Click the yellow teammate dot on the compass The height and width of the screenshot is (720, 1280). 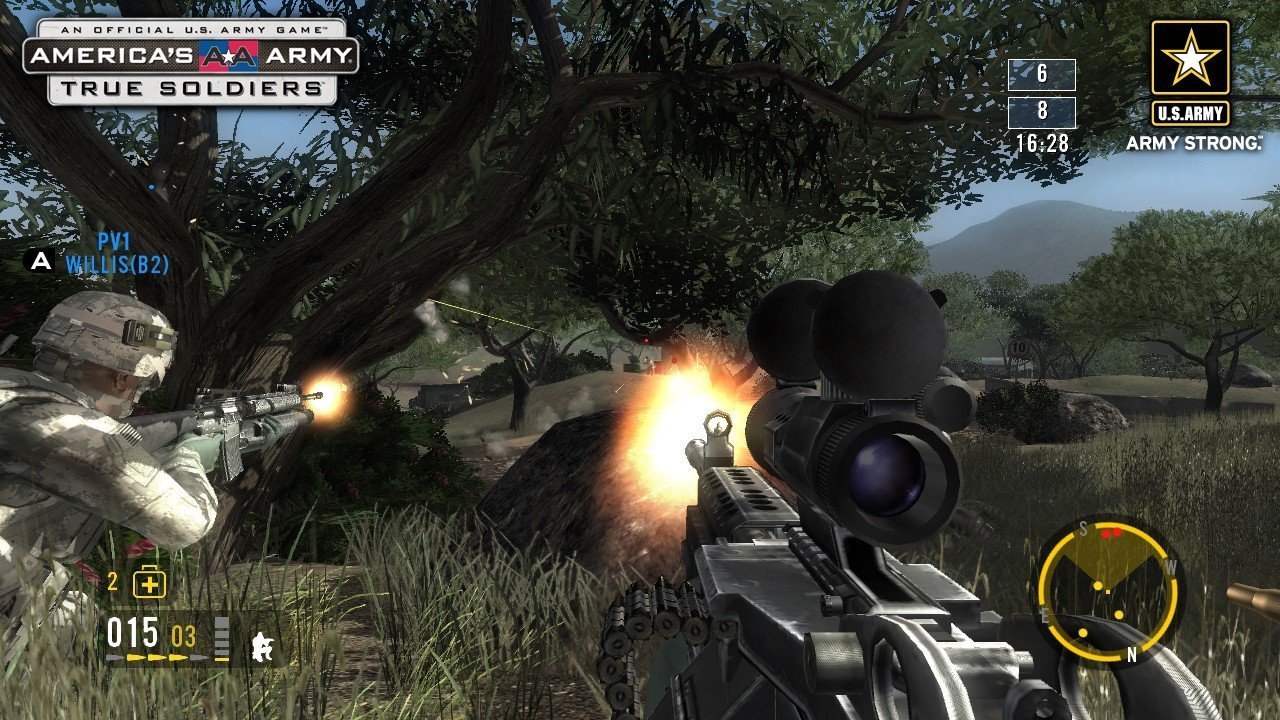1097,585
